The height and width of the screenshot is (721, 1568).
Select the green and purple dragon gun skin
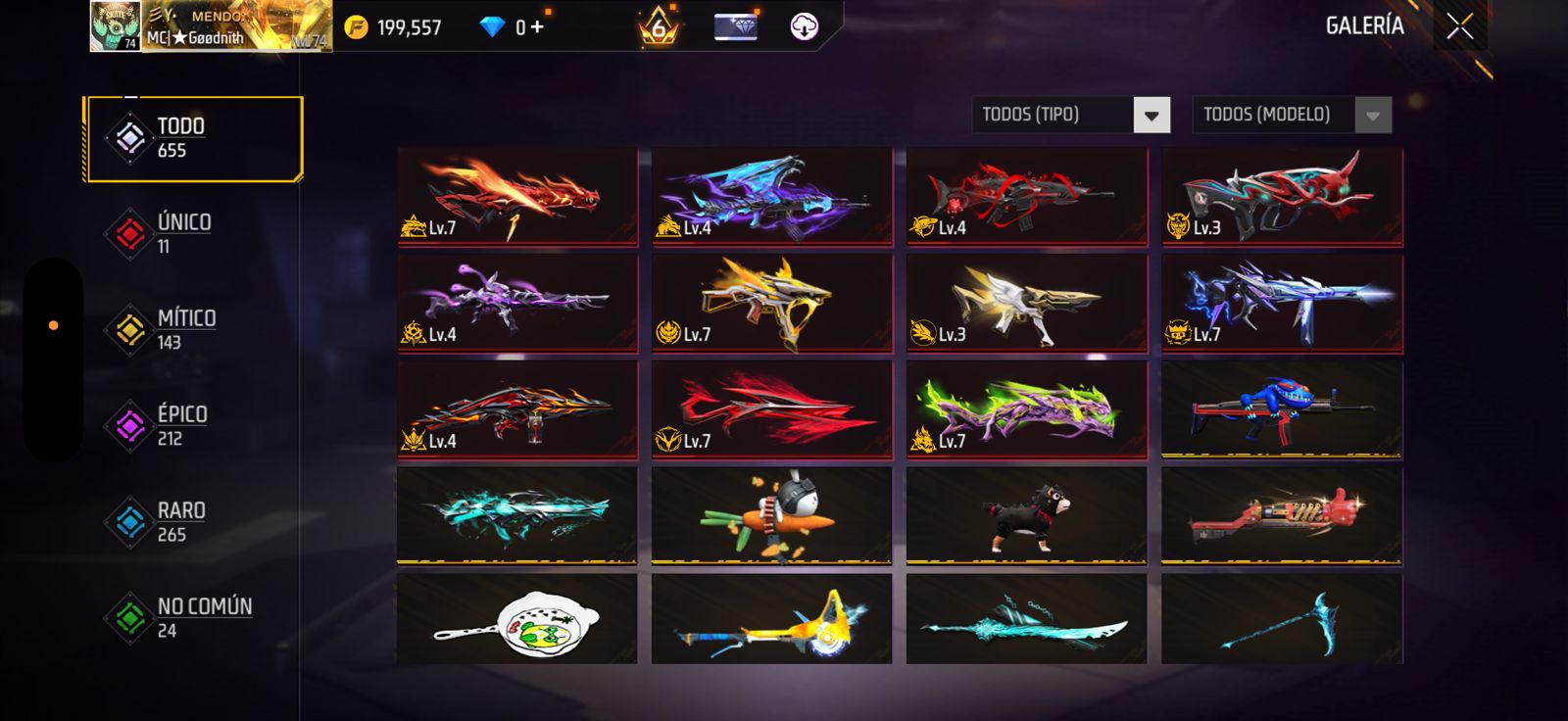pos(1026,409)
